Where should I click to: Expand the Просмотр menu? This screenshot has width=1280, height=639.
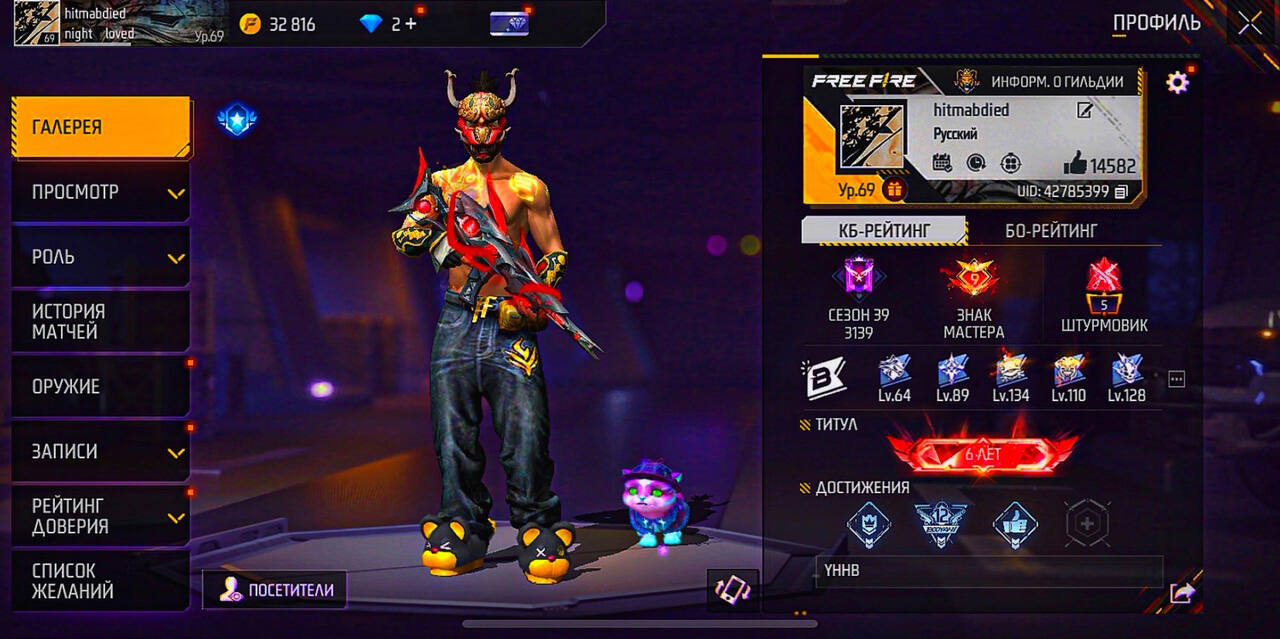point(100,192)
